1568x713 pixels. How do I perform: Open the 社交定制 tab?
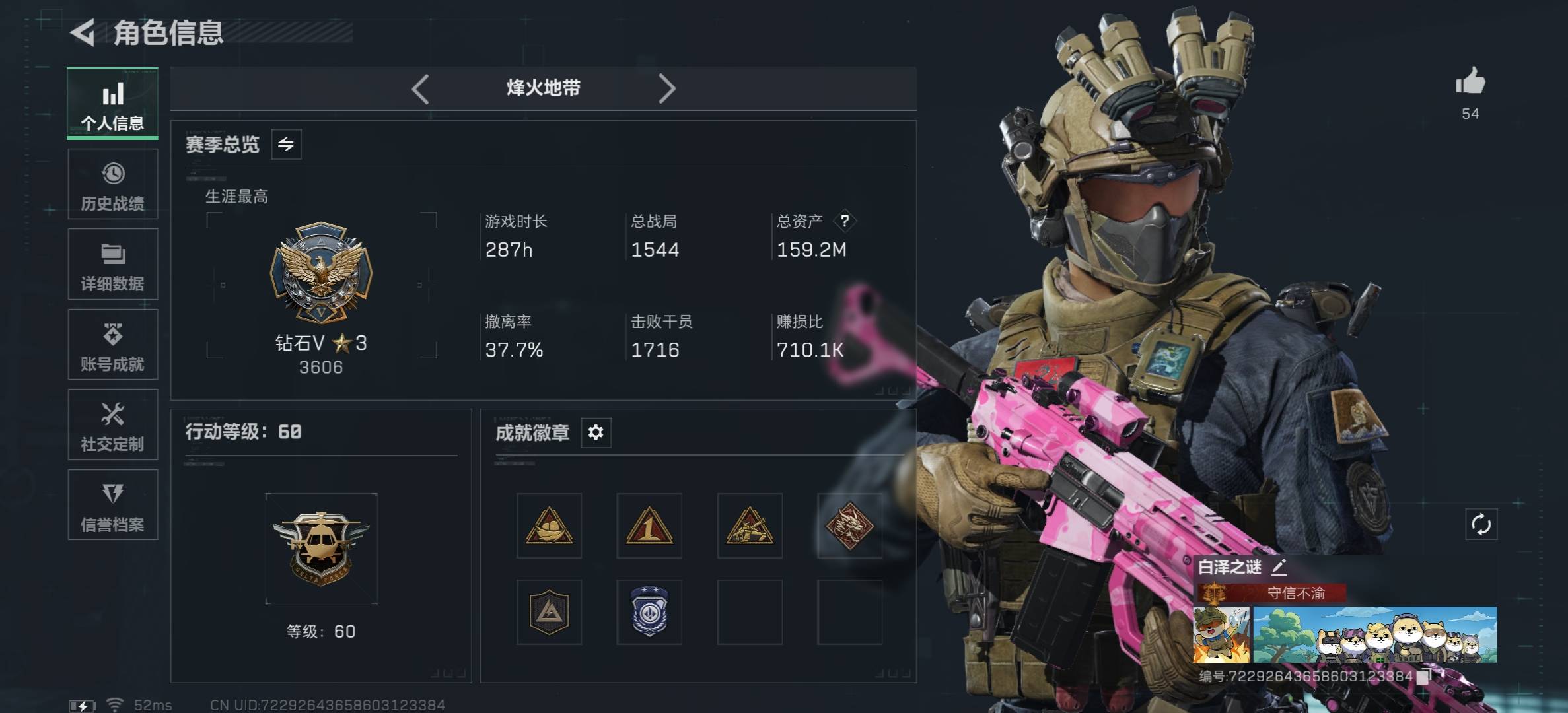(x=112, y=425)
